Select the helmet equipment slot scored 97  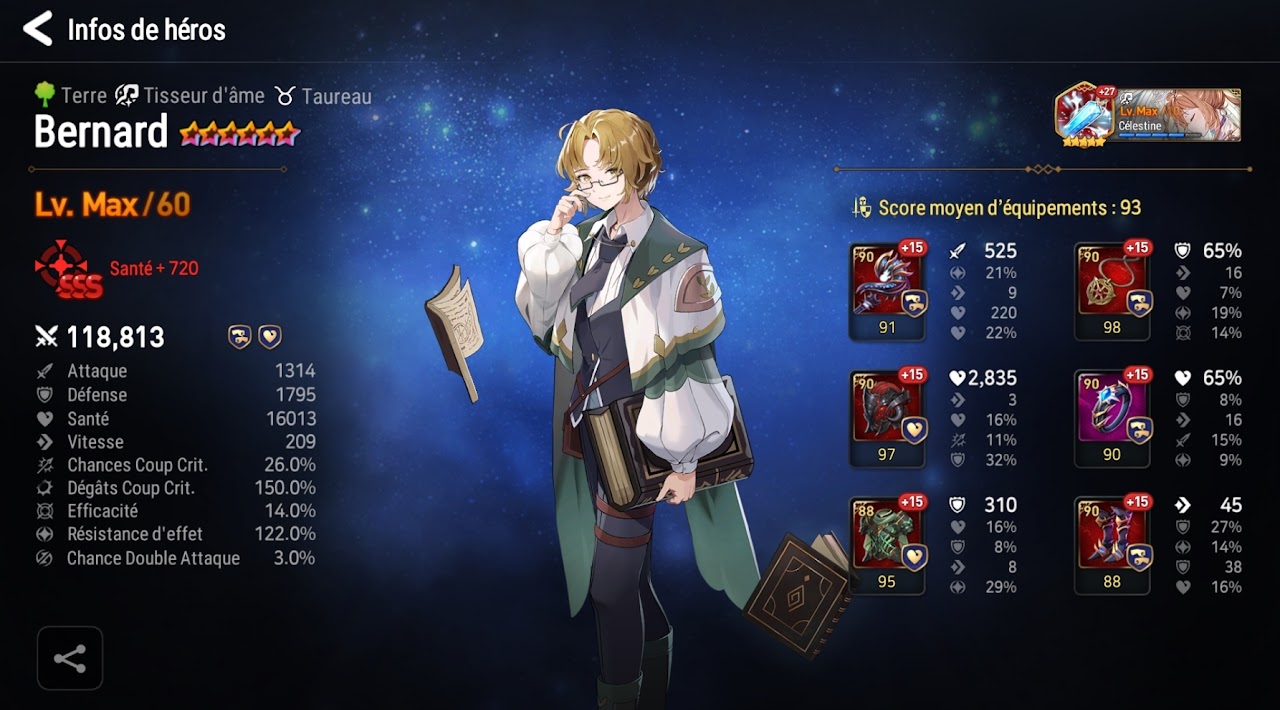coord(887,418)
